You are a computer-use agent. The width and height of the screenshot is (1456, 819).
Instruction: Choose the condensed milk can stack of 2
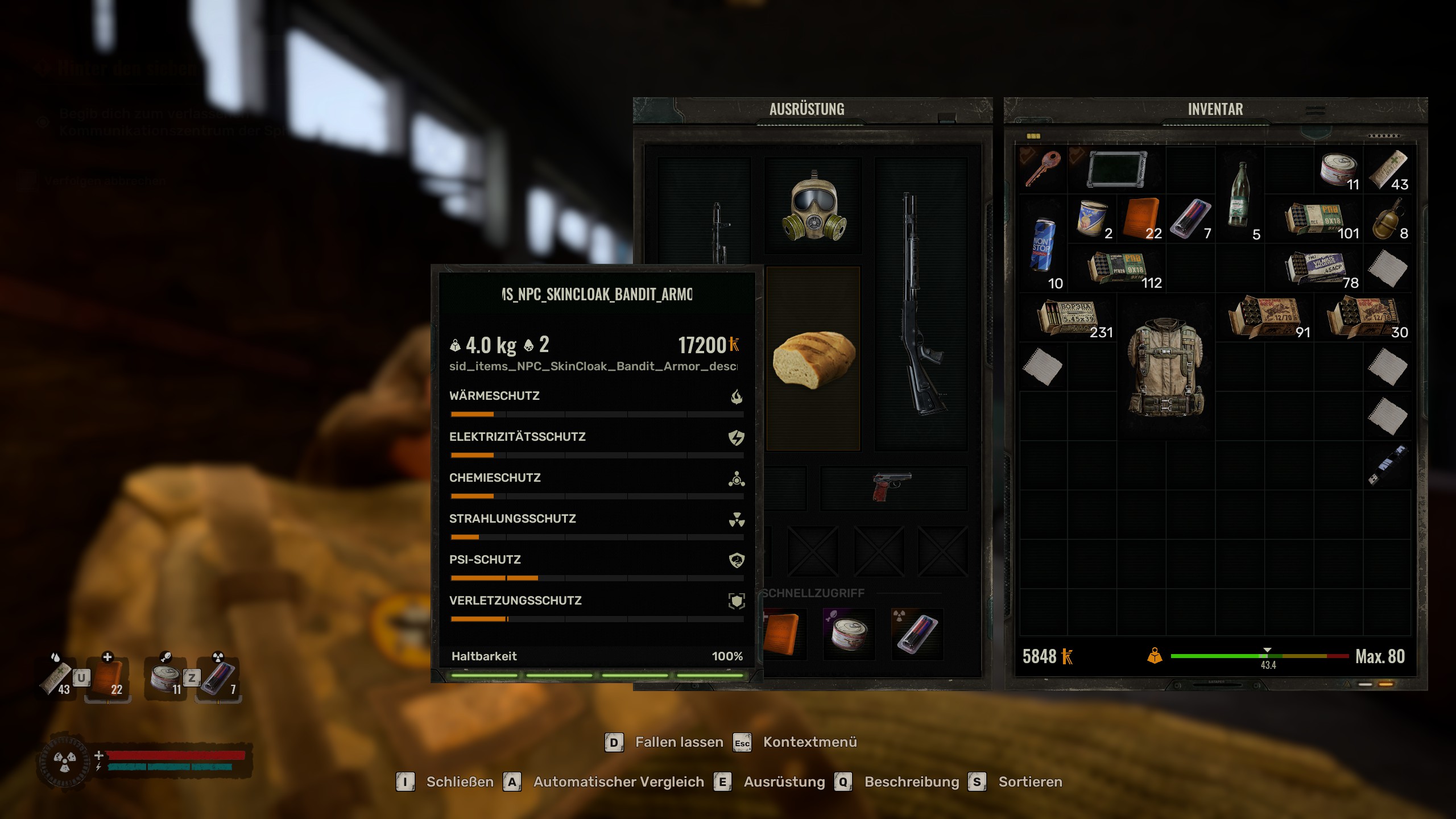point(1092,219)
